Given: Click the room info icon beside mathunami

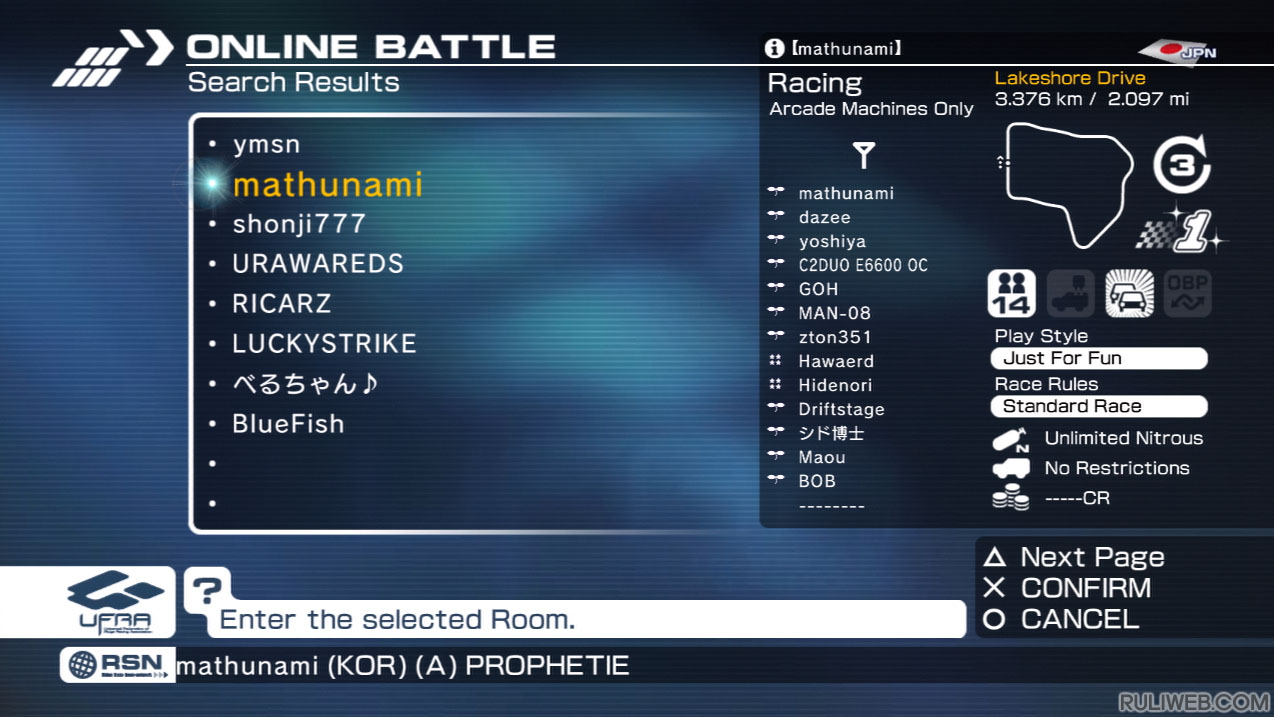Looking at the screenshot, I should pos(774,48).
